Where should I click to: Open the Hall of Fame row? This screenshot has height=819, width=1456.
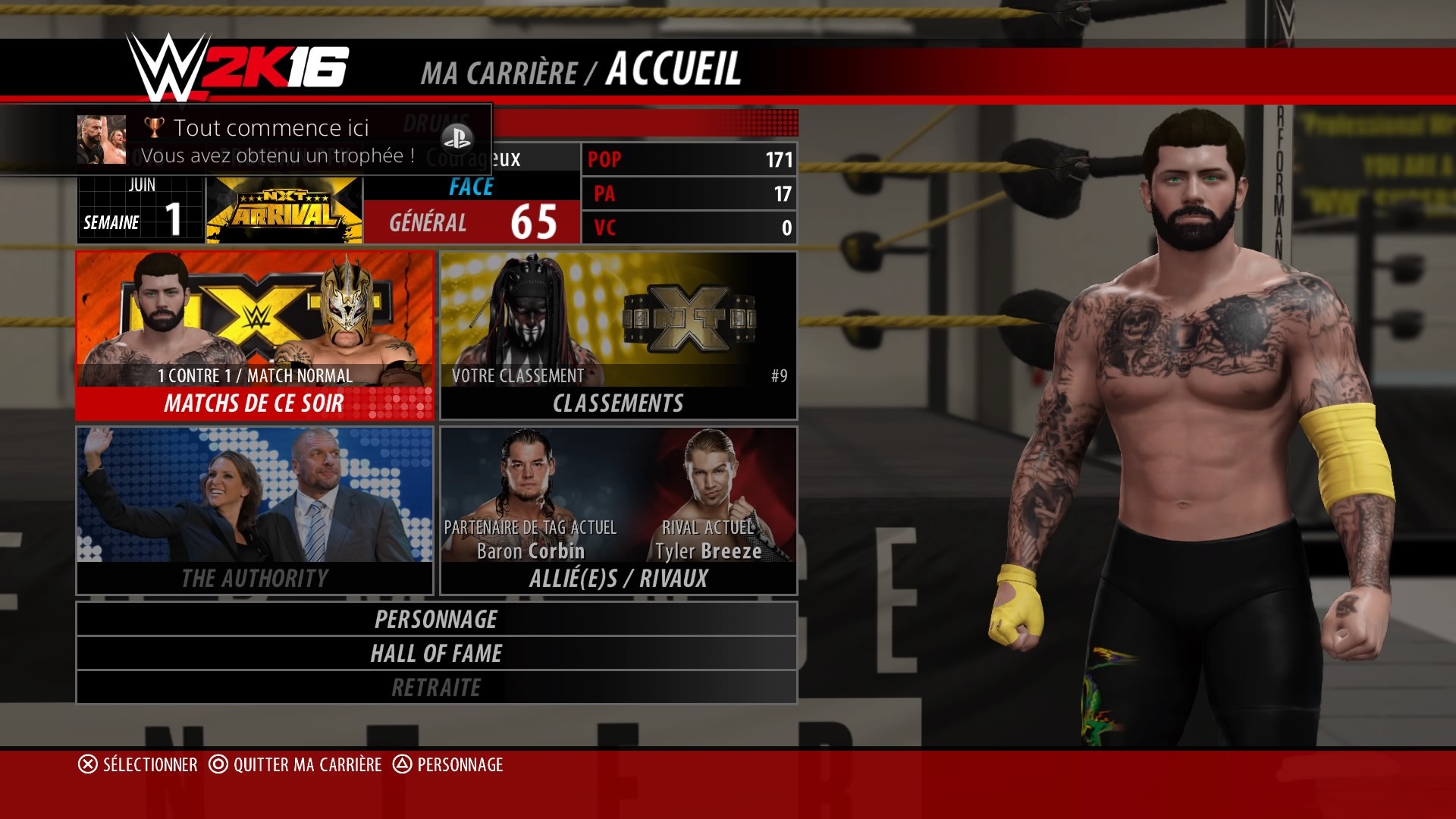coord(436,653)
